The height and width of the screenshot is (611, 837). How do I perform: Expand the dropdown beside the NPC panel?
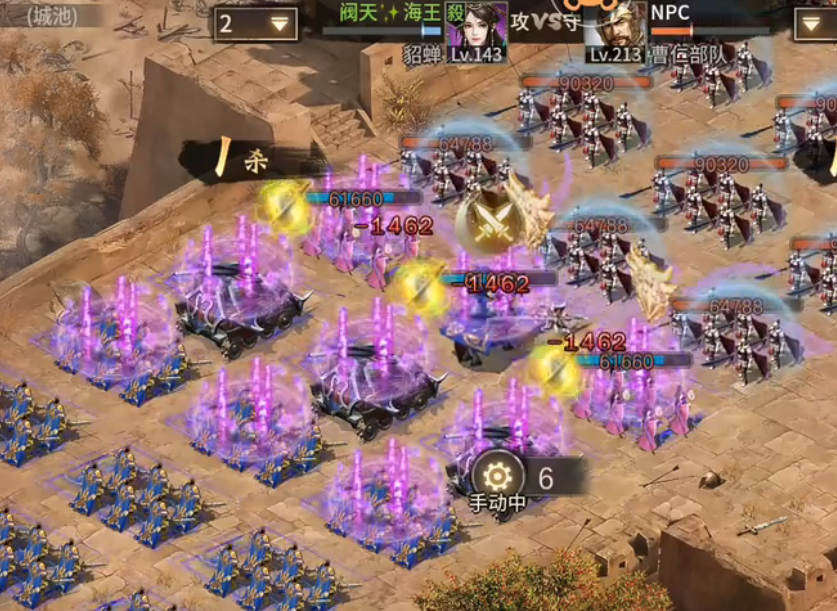point(815,24)
